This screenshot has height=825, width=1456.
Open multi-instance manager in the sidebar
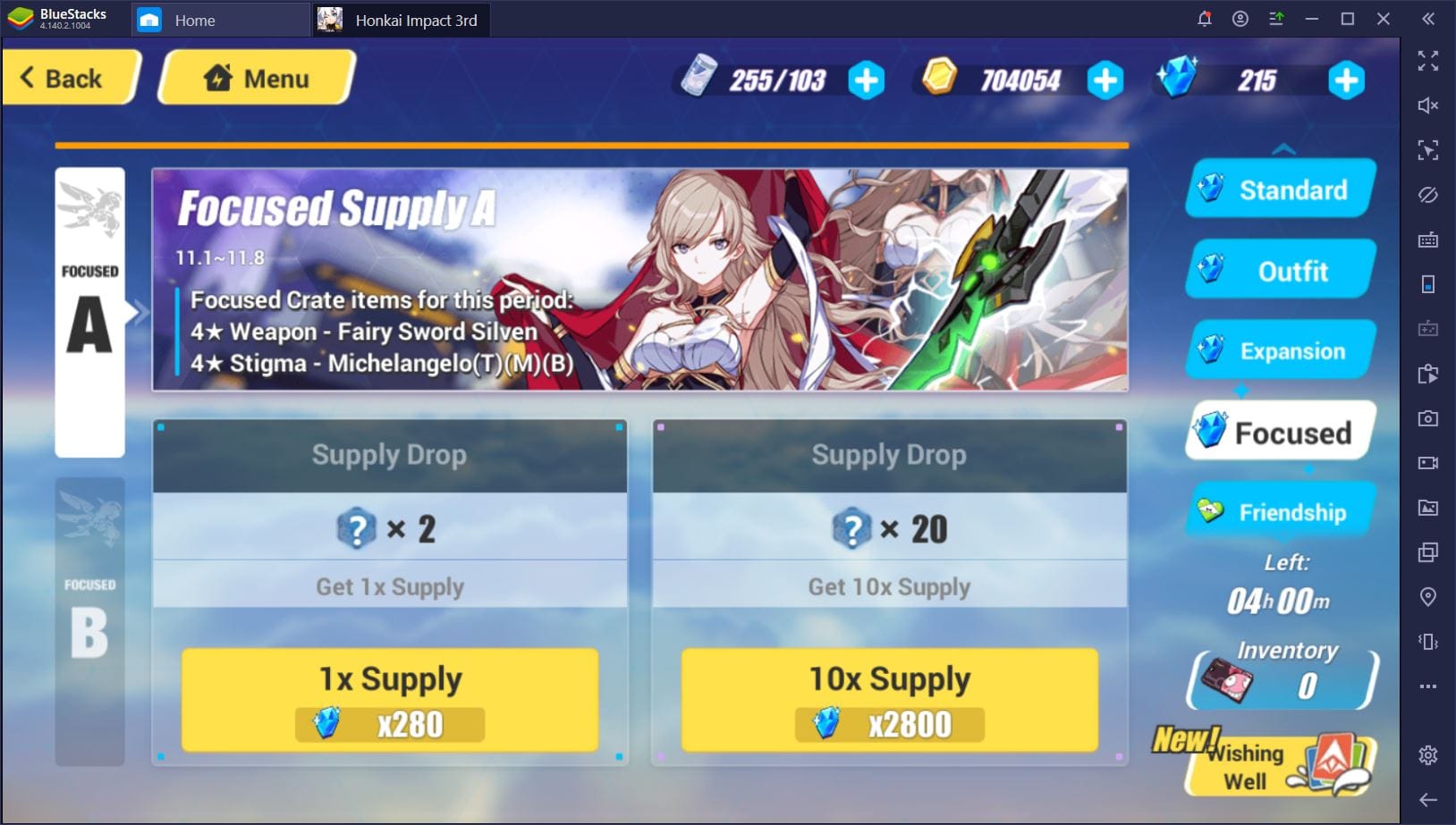(1428, 552)
